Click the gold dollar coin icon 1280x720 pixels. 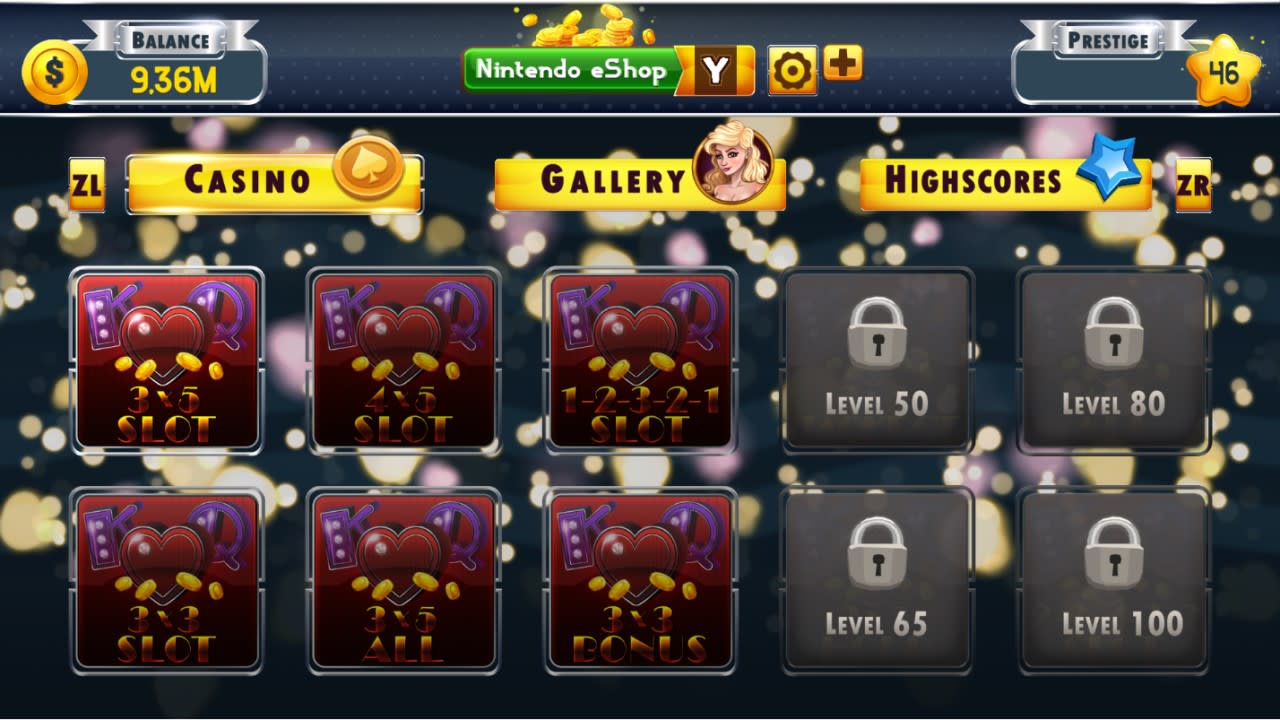point(55,69)
